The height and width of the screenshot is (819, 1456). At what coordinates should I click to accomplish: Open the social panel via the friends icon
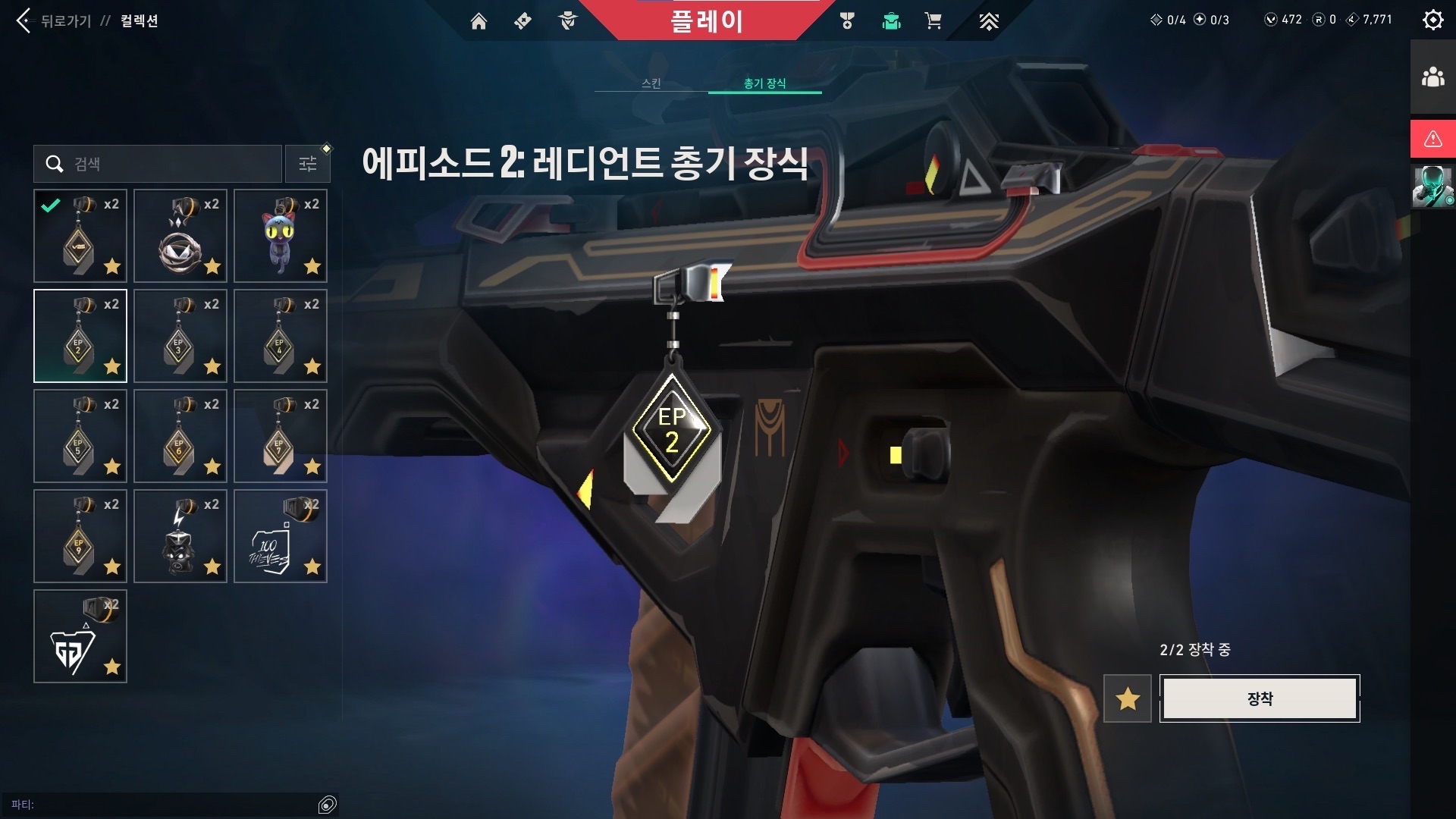point(1432,74)
